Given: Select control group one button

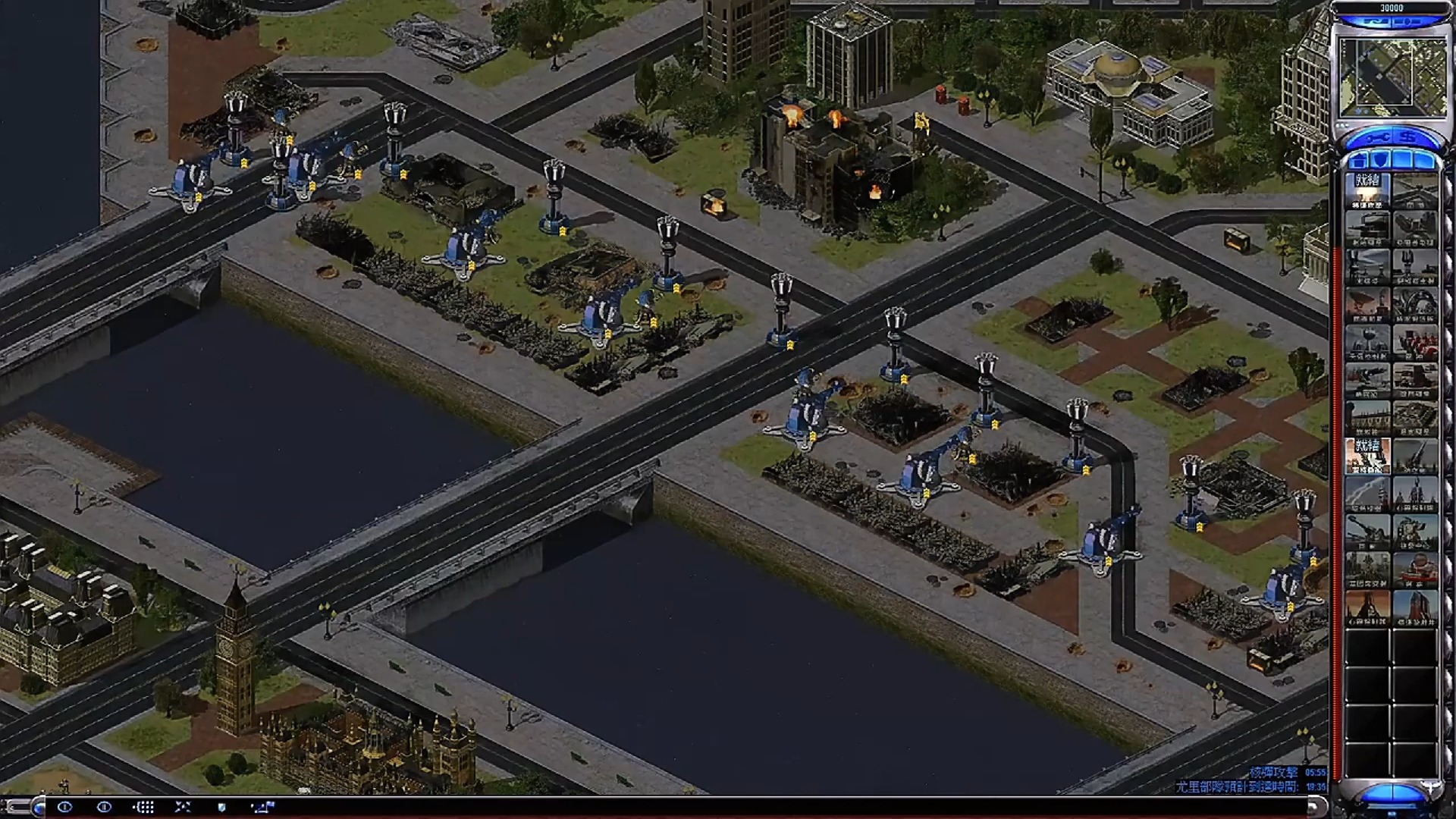Looking at the screenshot, I should click(64, 807).
